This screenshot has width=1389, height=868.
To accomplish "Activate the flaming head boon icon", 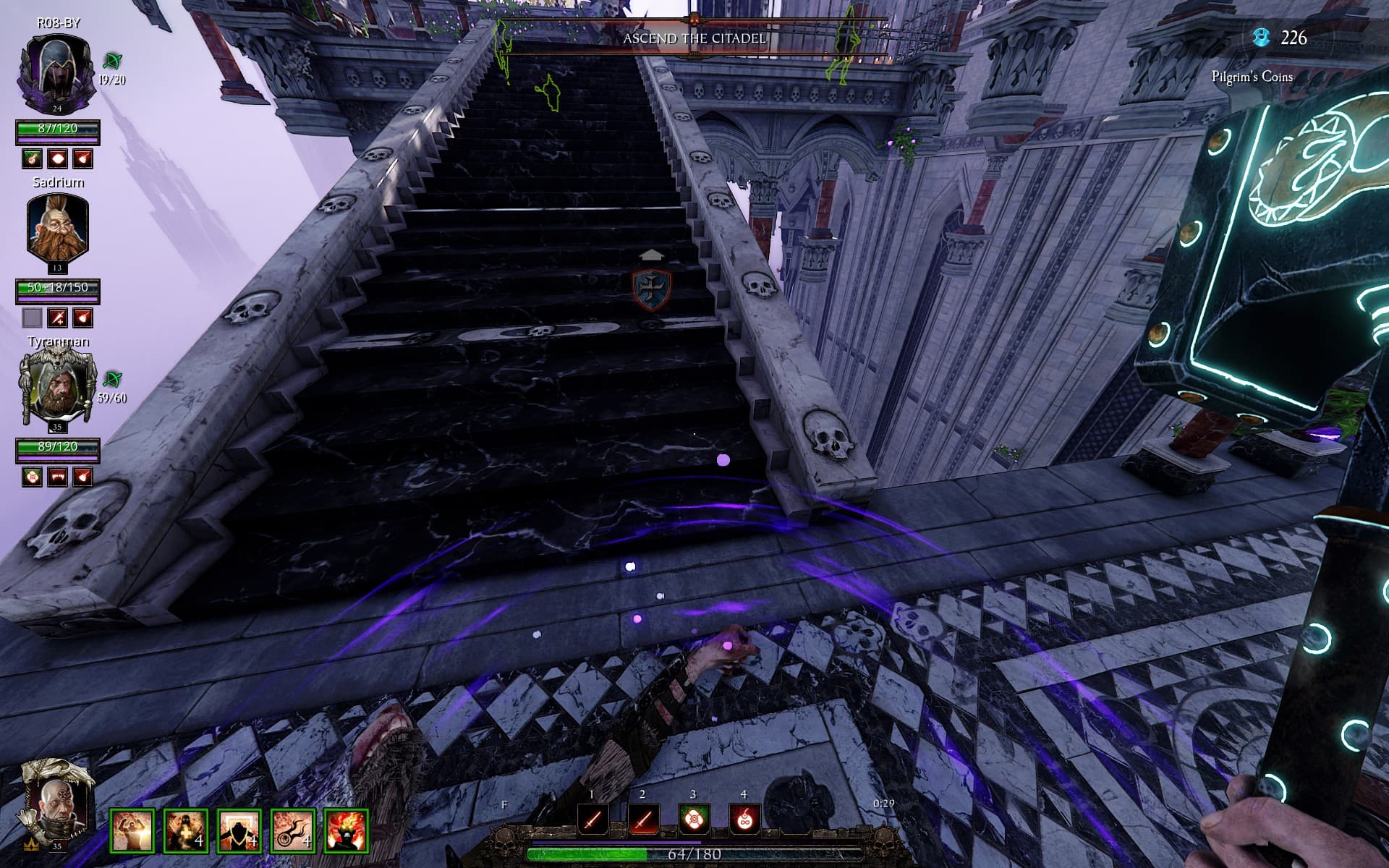I will pos(347,830).
